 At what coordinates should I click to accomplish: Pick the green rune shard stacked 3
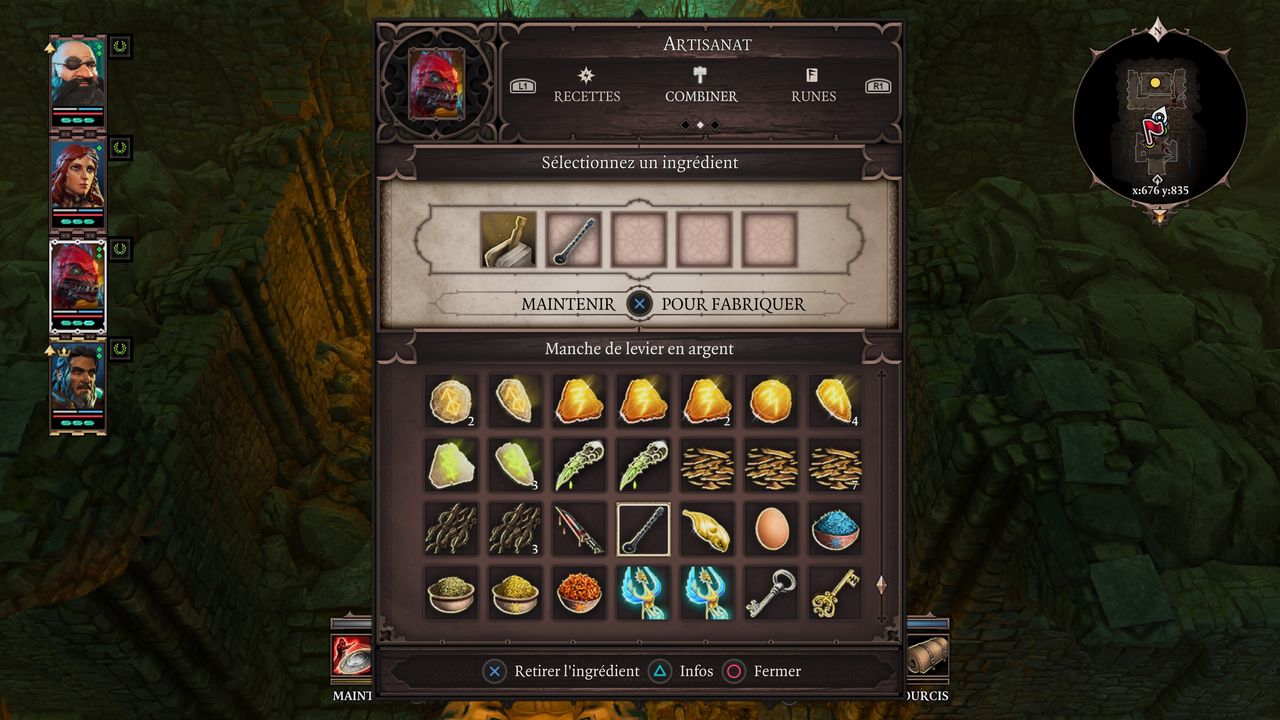point(515,465)
